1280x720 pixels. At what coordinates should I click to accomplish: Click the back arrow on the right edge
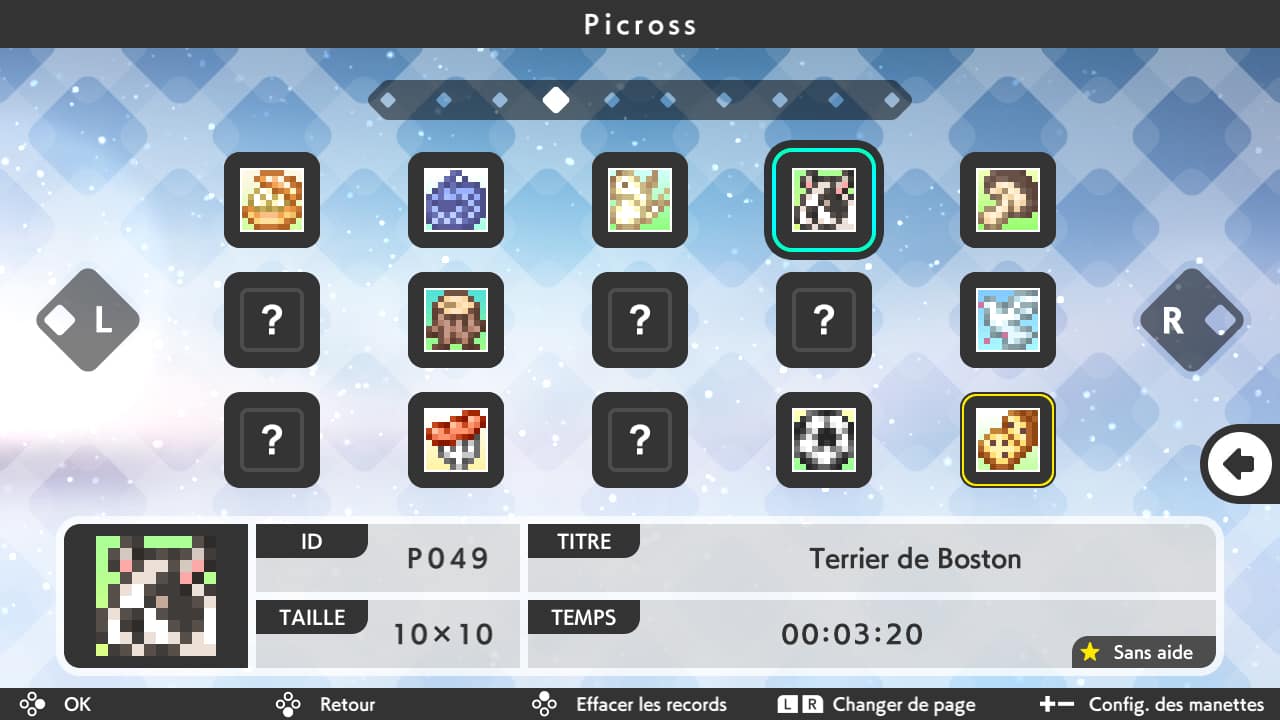click(x=1240, y=463)
